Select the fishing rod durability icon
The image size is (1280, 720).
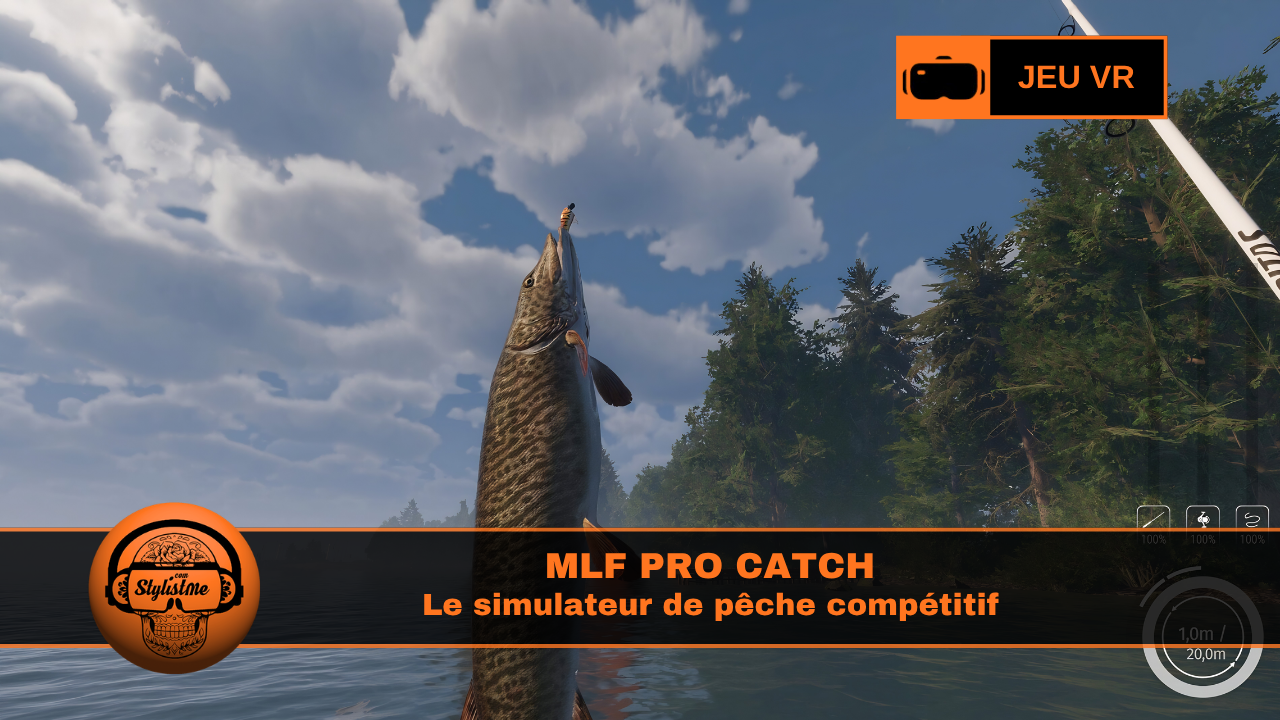(1153, 518)
